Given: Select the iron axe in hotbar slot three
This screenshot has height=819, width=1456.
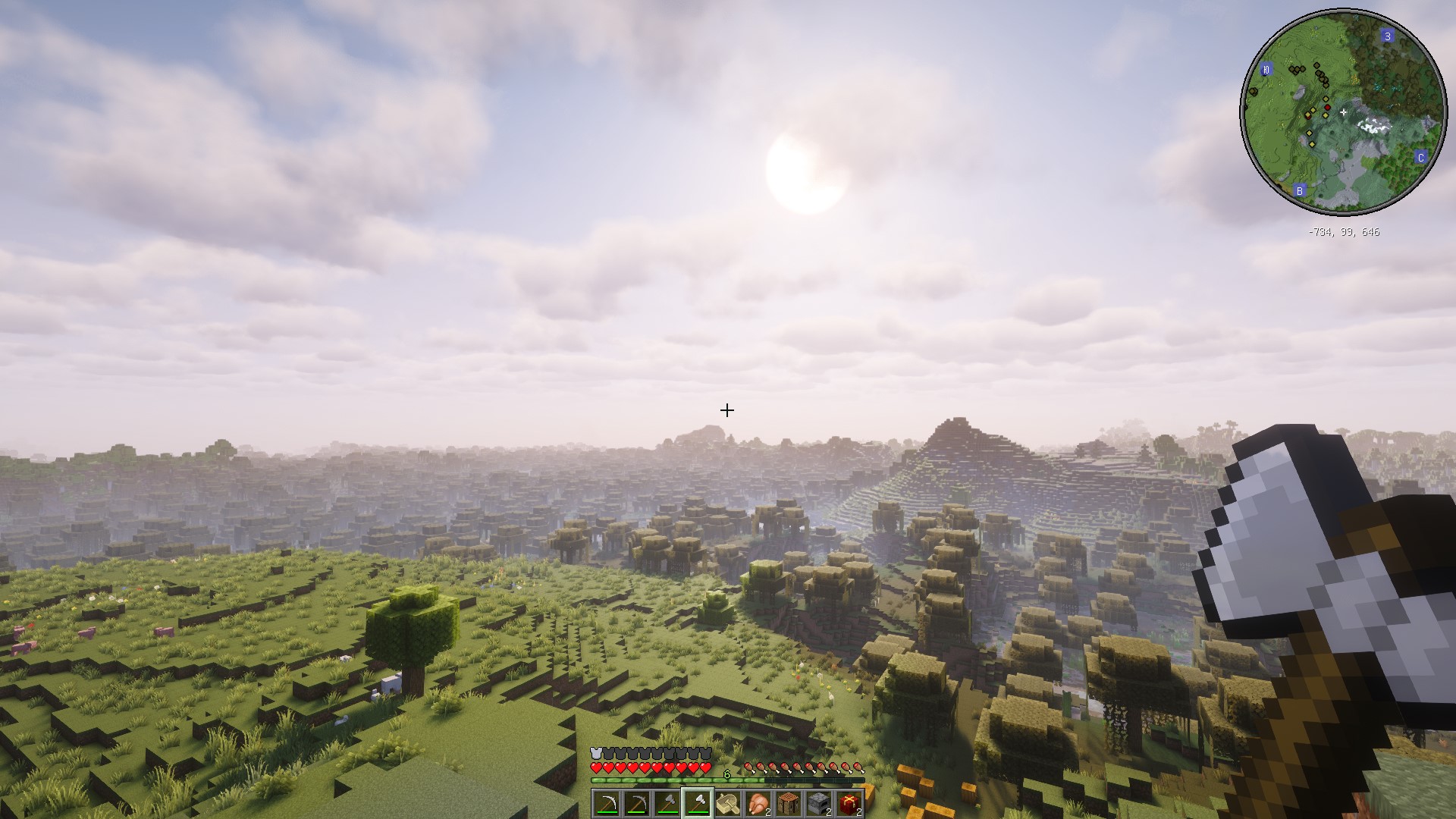Looking at the screenshot, I should tap(667, 803).
